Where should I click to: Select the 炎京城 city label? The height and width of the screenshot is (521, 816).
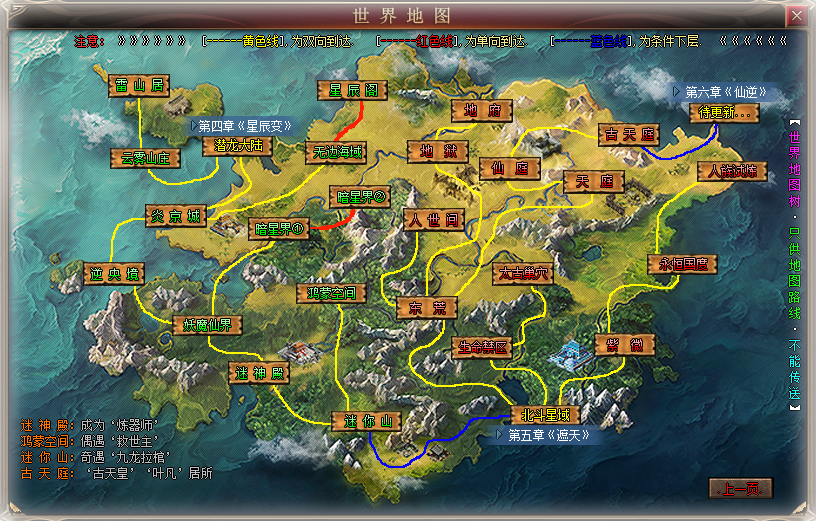click(x=176, y=217)
